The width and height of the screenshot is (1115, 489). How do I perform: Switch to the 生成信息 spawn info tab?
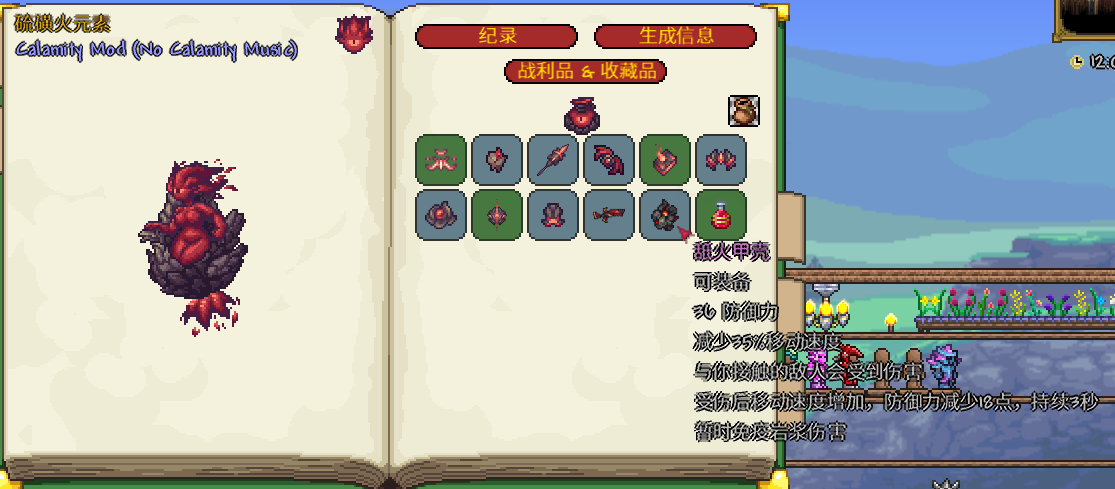(x=675, y=37)
